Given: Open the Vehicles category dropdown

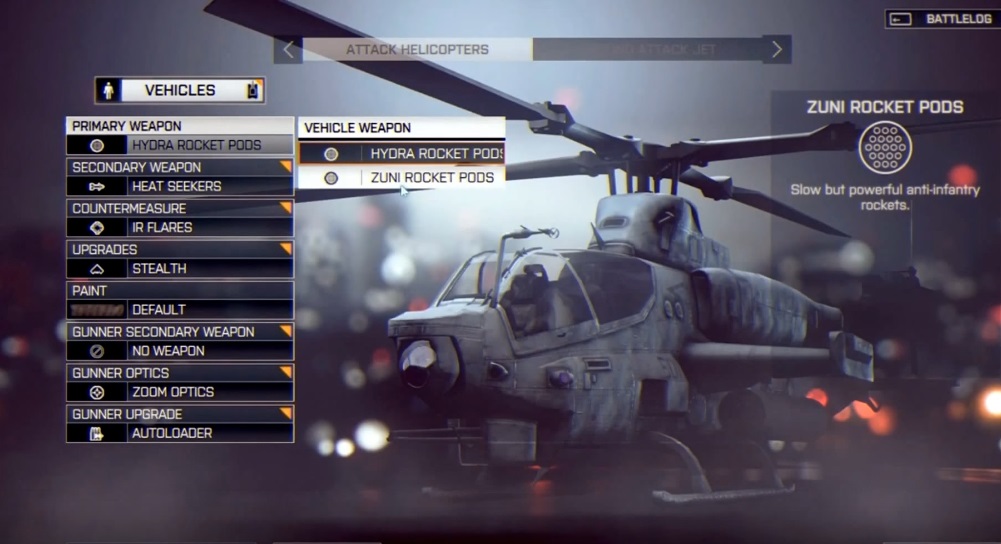Looking at the screenshot, I should [x=180, y=90].
